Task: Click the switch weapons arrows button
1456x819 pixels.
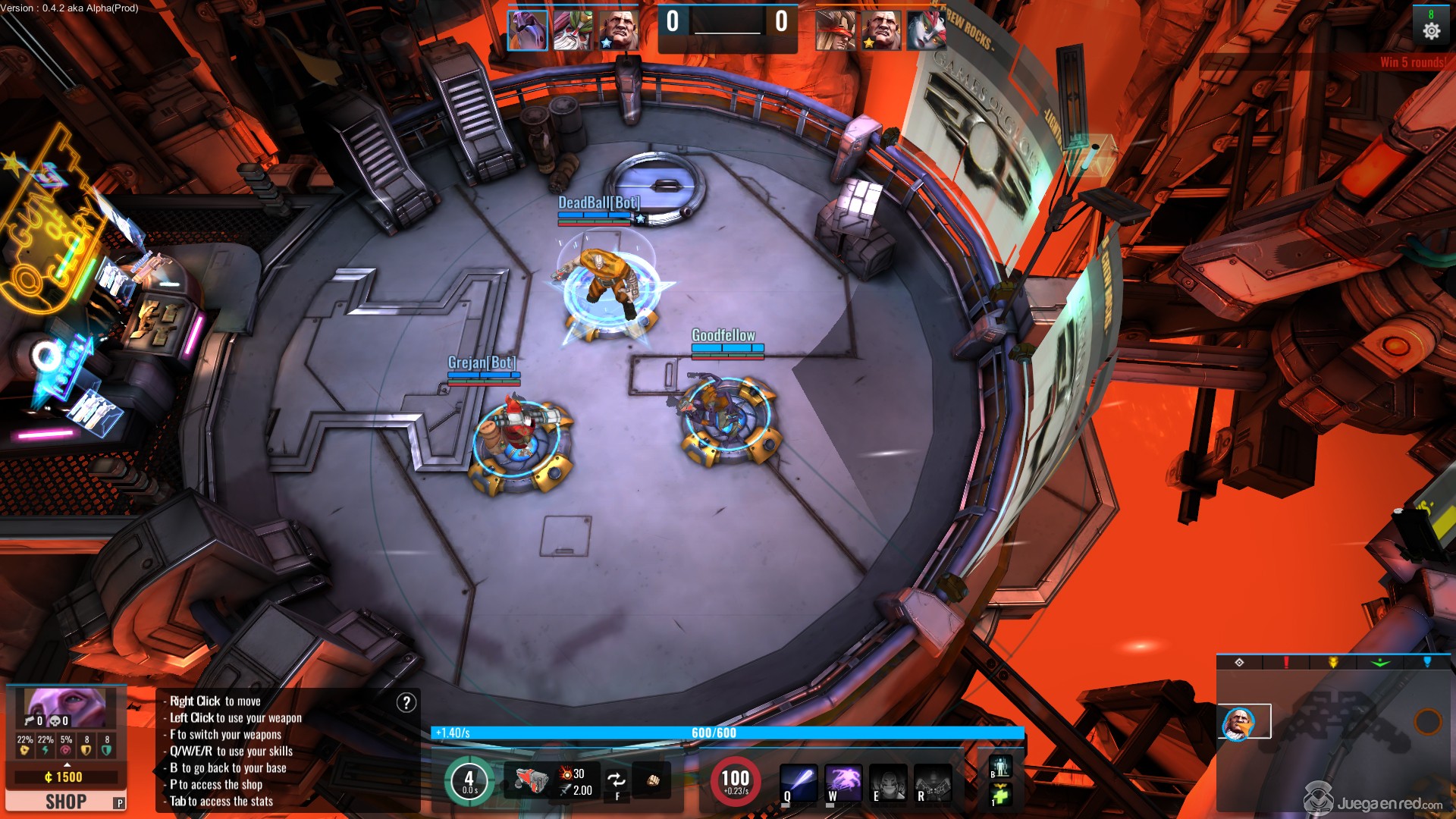Action: pos(617,780)
